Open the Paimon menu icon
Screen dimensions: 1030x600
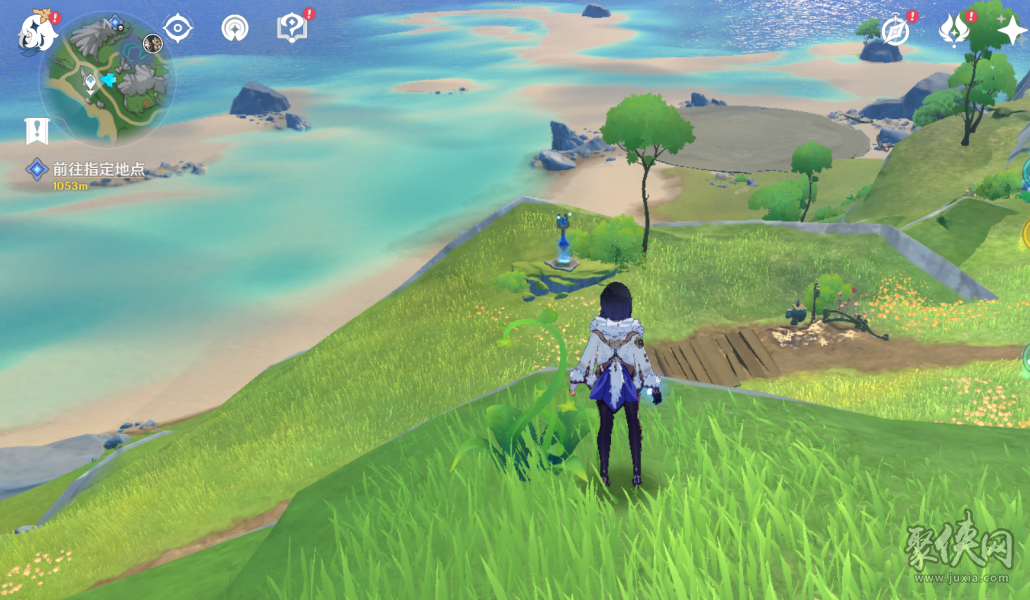tap(38, 32)
